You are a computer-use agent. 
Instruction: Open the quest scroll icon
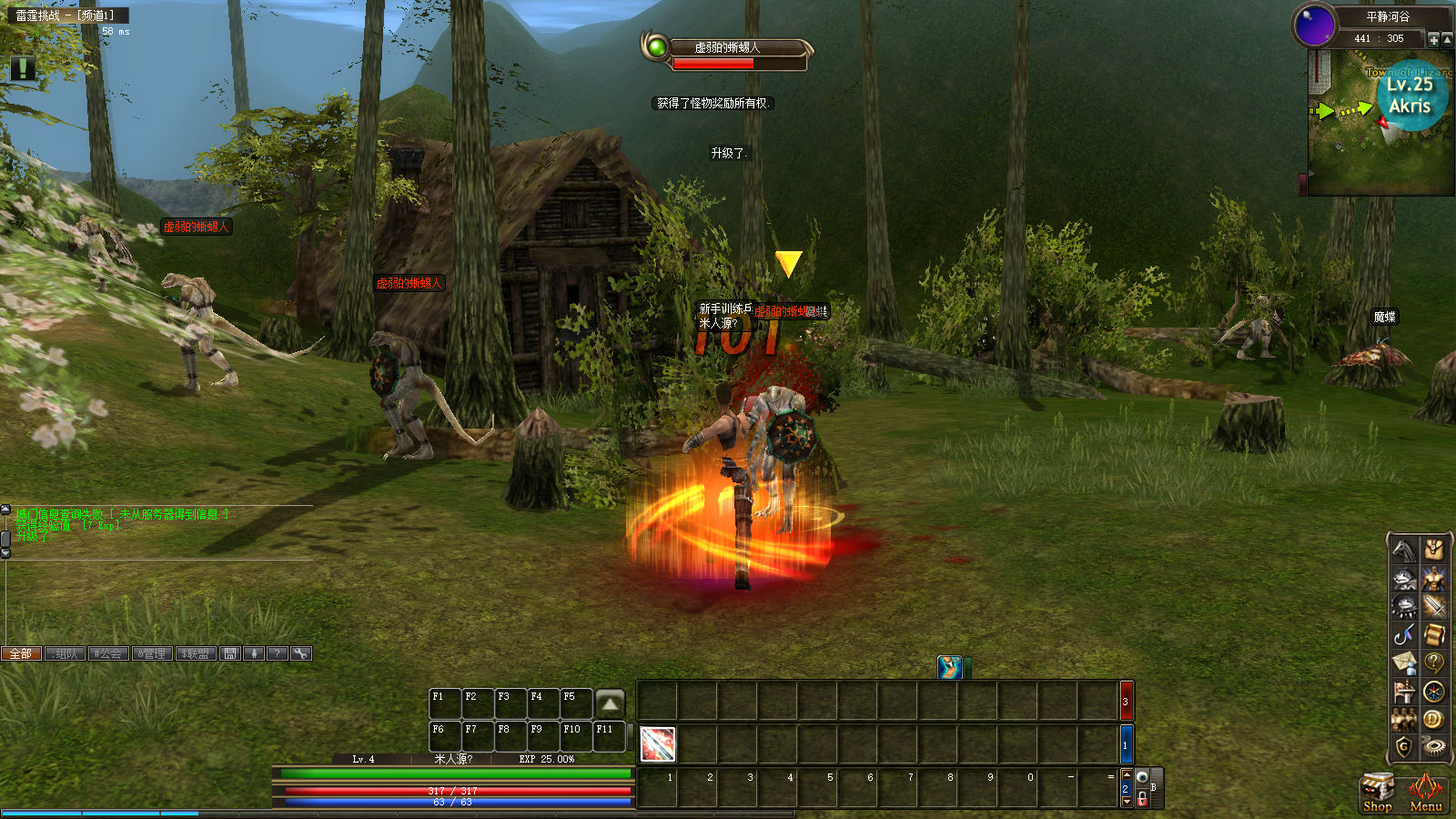click(x=1434, y=634)
